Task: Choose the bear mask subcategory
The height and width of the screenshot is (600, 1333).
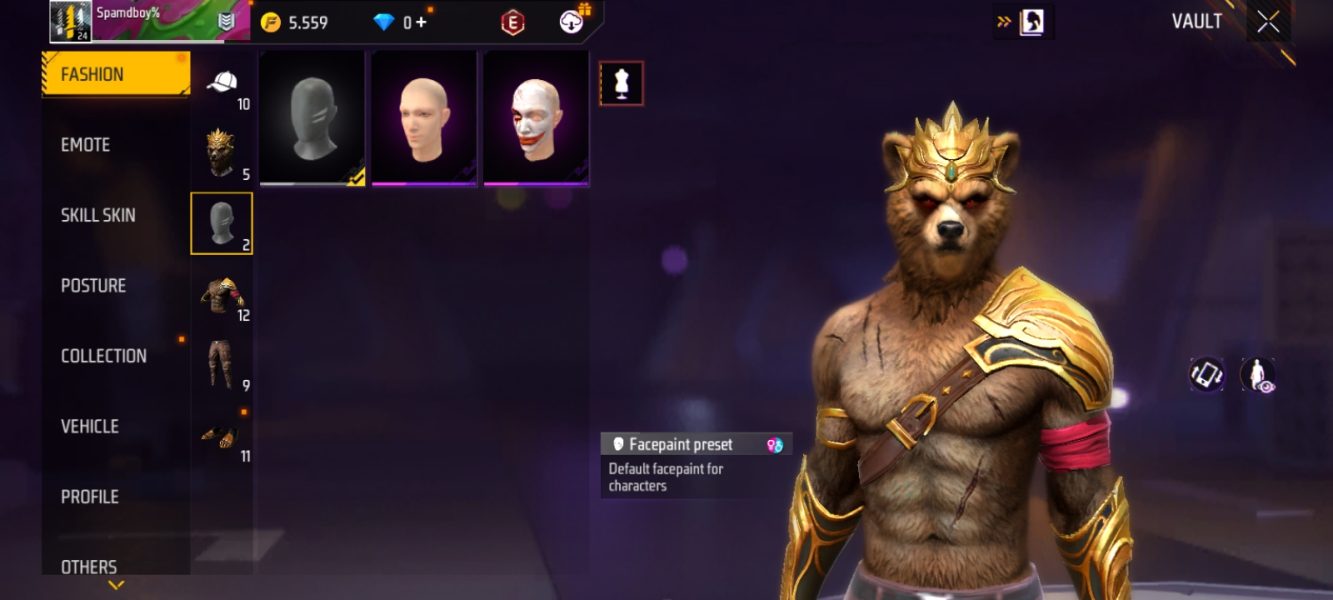Action: pos(221,153)
